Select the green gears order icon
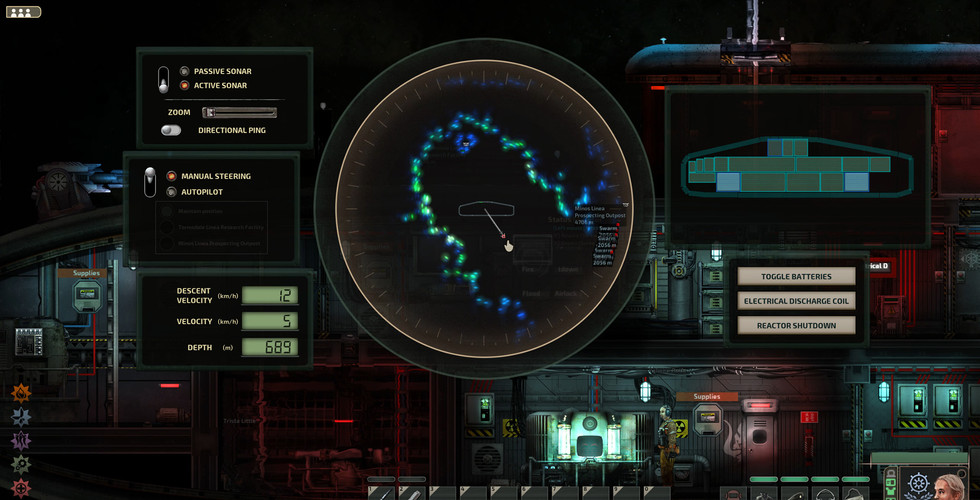Image resolution: width=980 pixels, height=500 pixels. (x=21, y=464)
